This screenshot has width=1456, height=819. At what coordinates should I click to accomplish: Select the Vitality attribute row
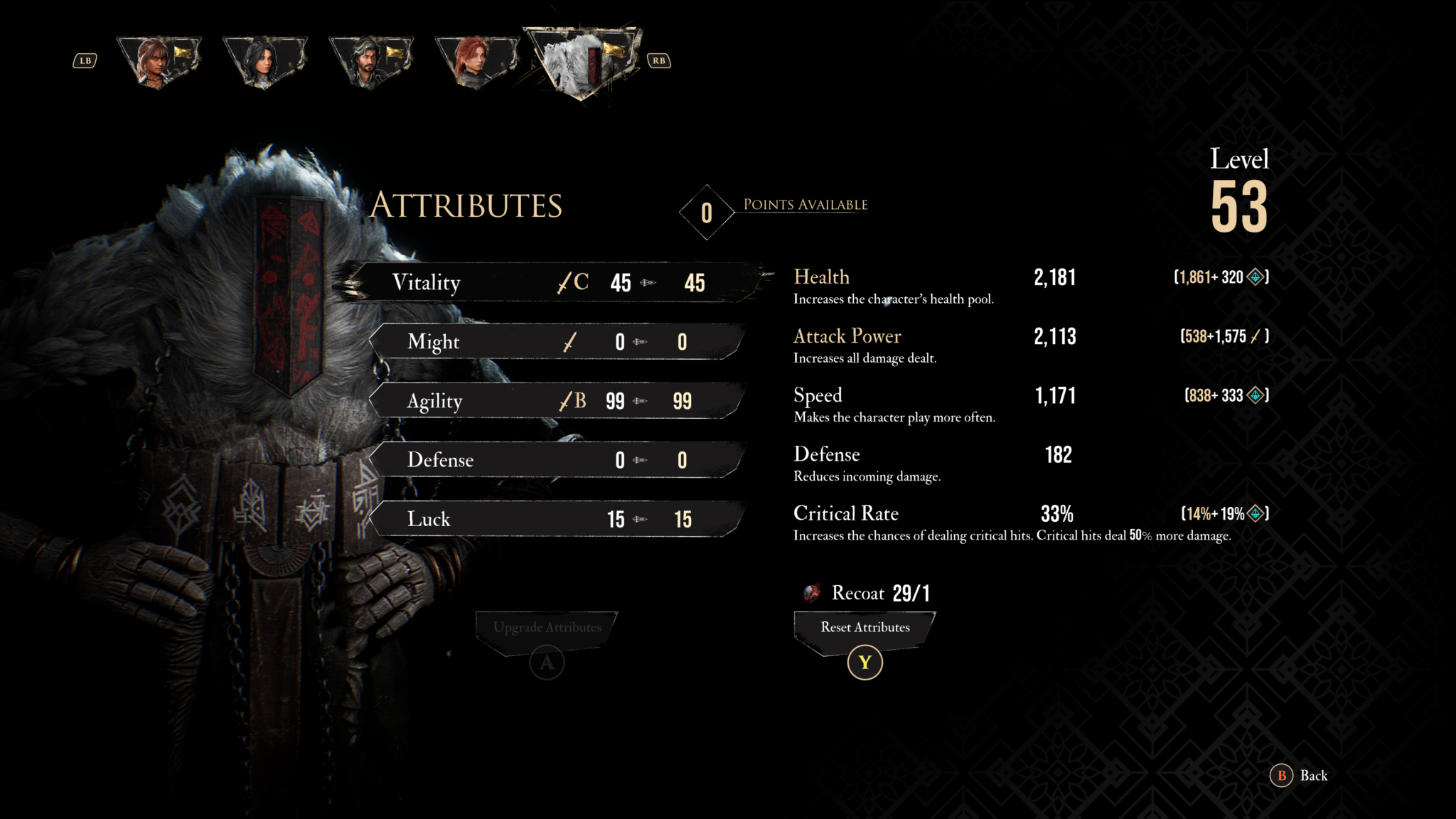point(547,282)
